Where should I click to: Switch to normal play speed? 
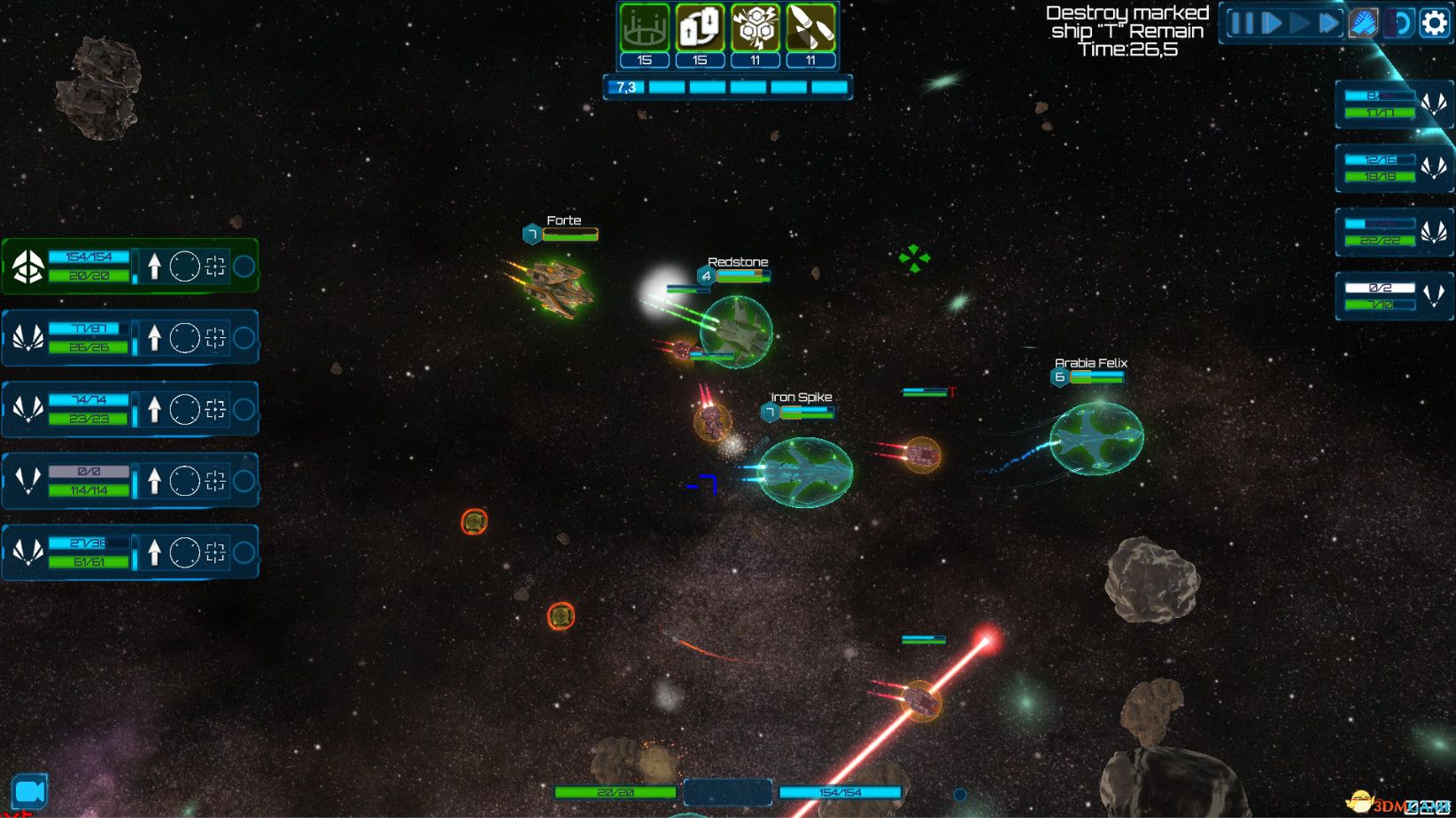click(x=1299, y=23)
